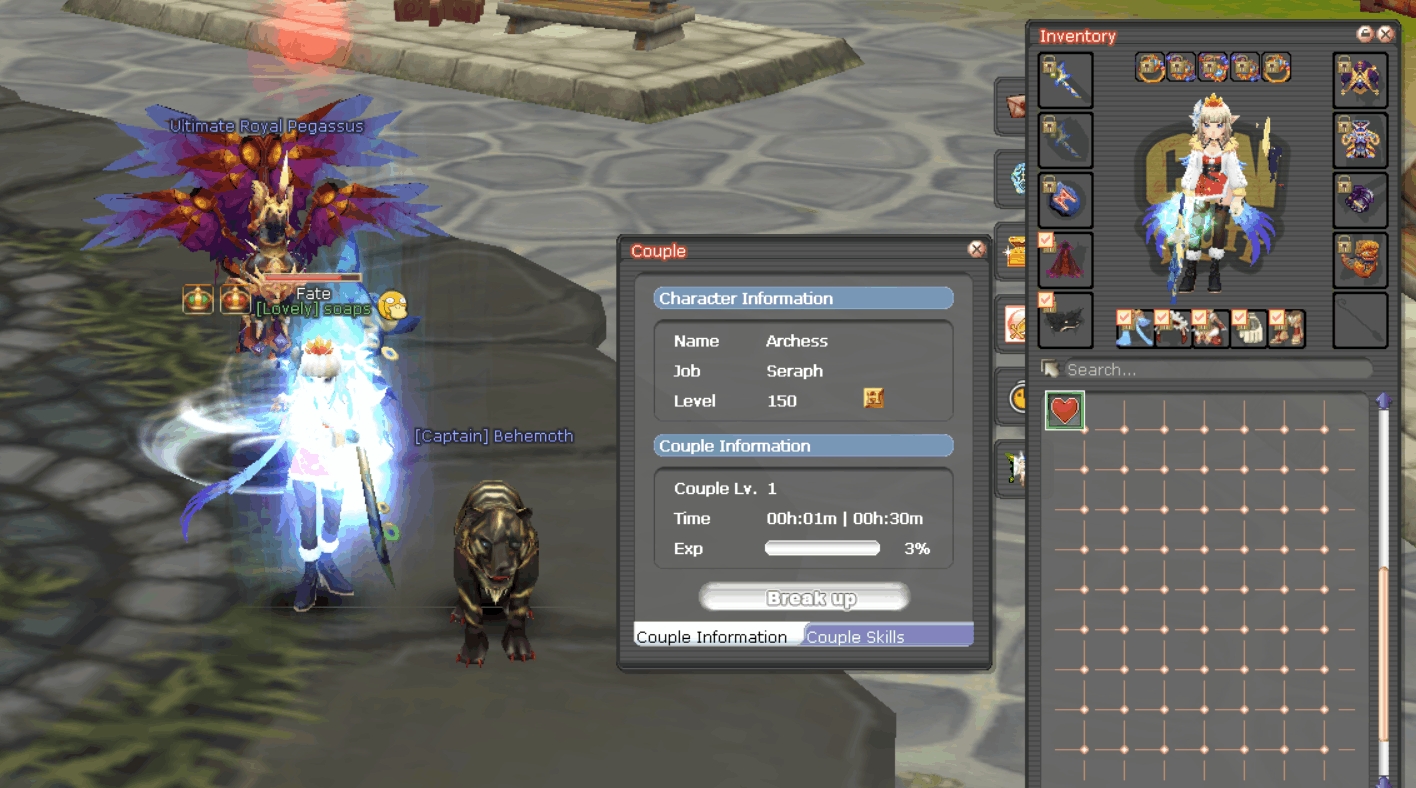
Task: Close the Couple window
Action: (976, 250)
